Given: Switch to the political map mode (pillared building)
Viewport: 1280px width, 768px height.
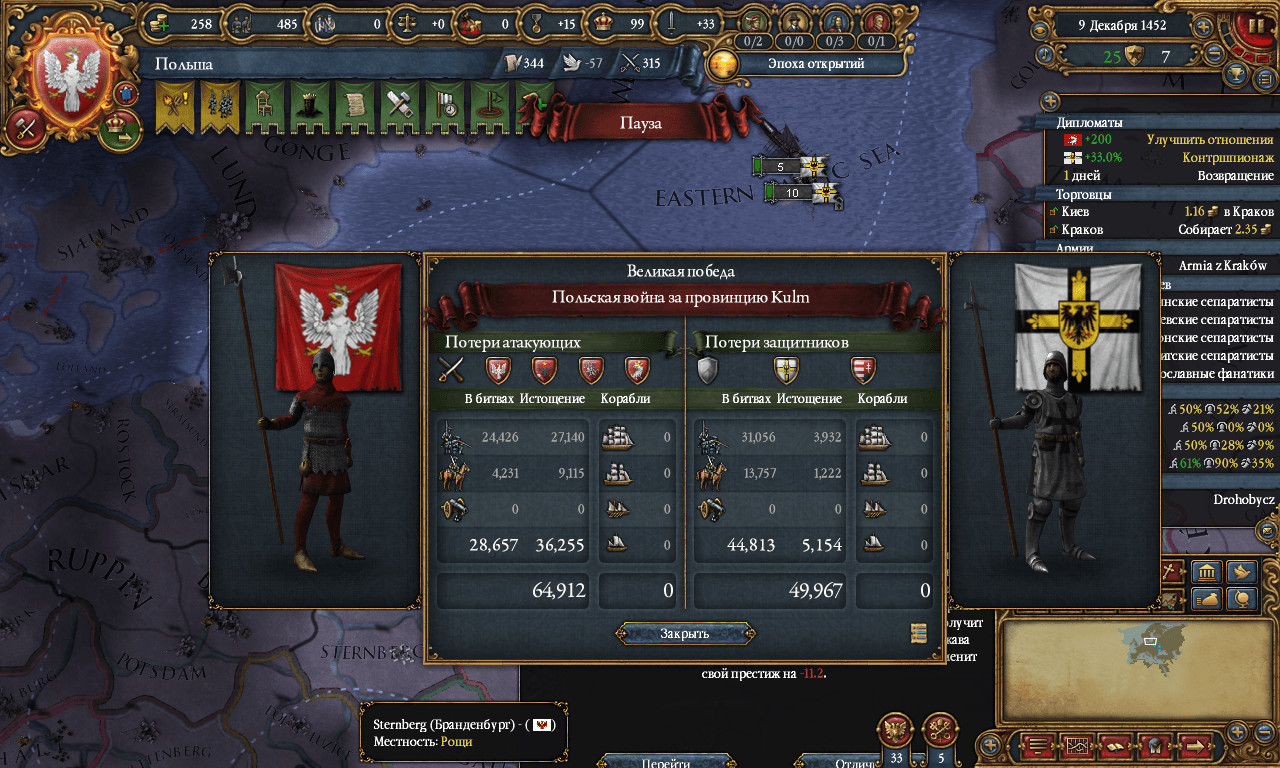Looking at the screenshot, I should (x=1206, y=573).
